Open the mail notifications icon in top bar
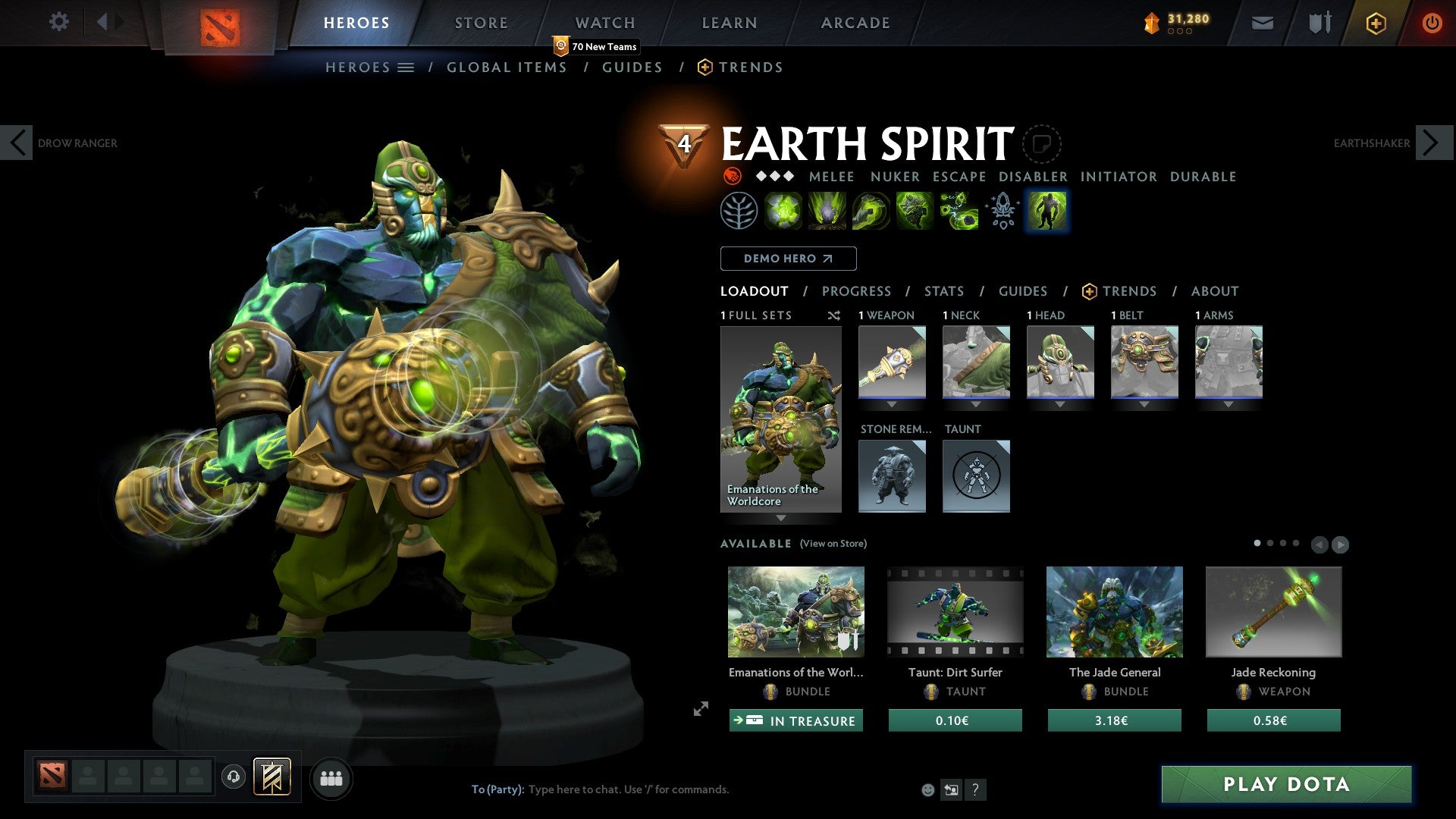 (1262, 22)
